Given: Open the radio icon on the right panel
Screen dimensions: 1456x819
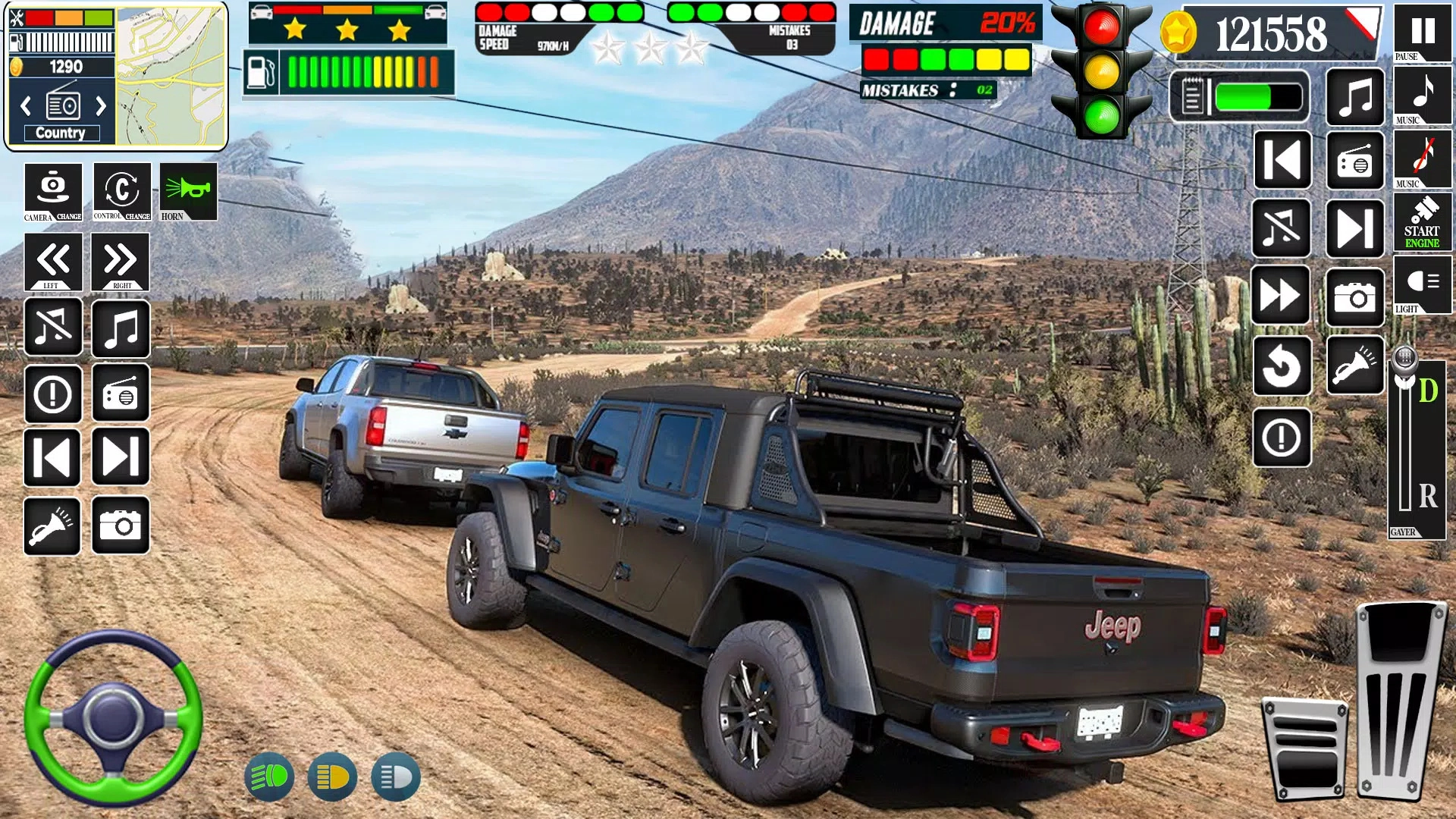Looking at the screenshot, I should point(1355,161).
